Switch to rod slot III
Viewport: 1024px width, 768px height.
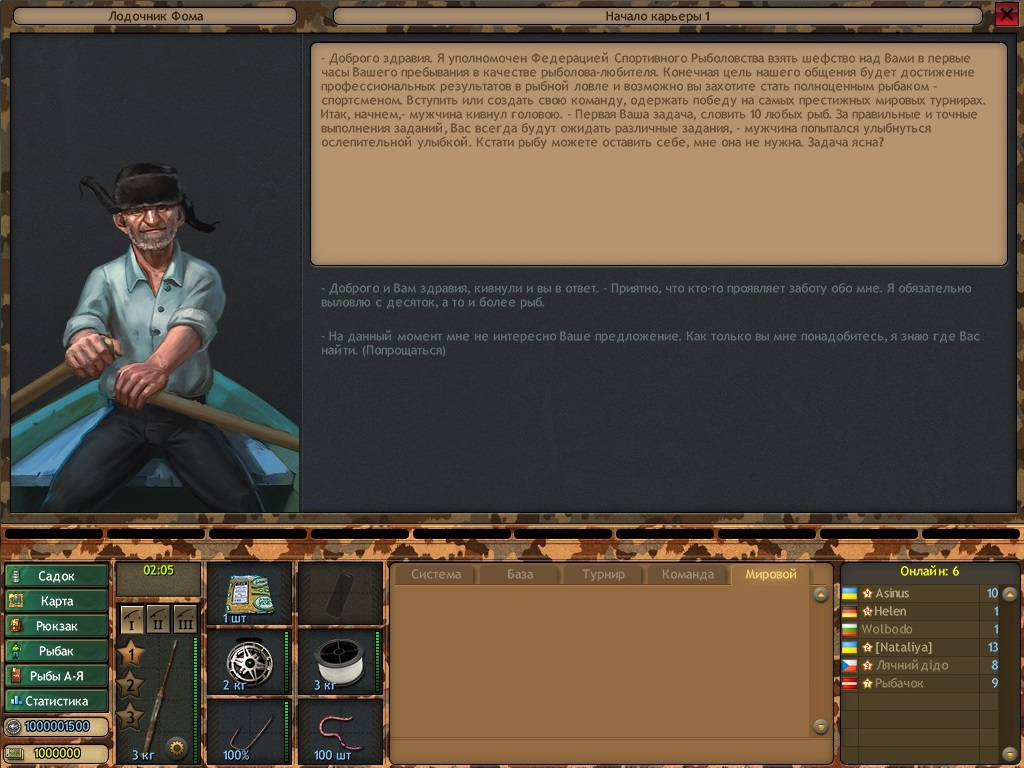pyautogui.click(x=185, y=619)
